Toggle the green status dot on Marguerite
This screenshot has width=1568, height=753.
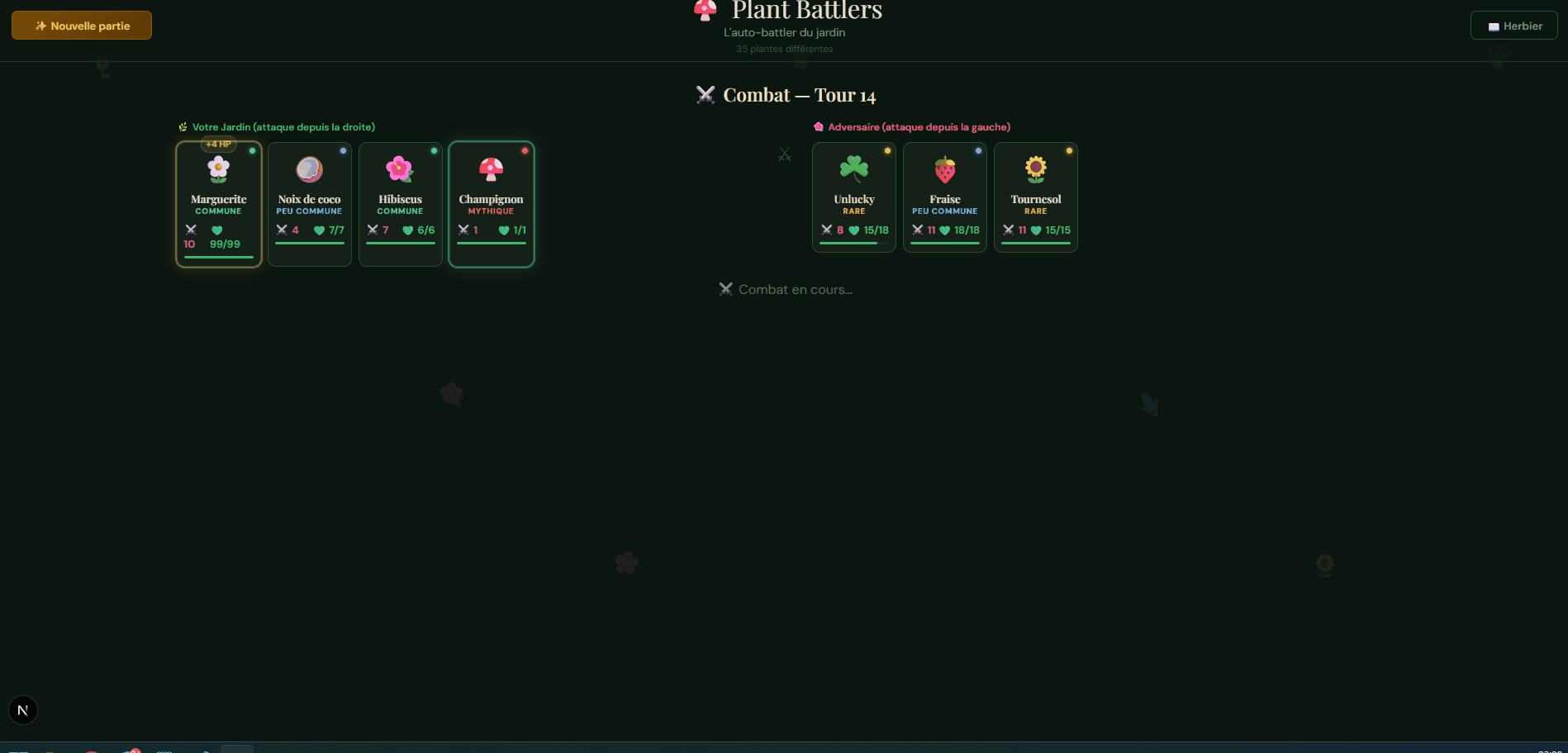coord(252,150)
